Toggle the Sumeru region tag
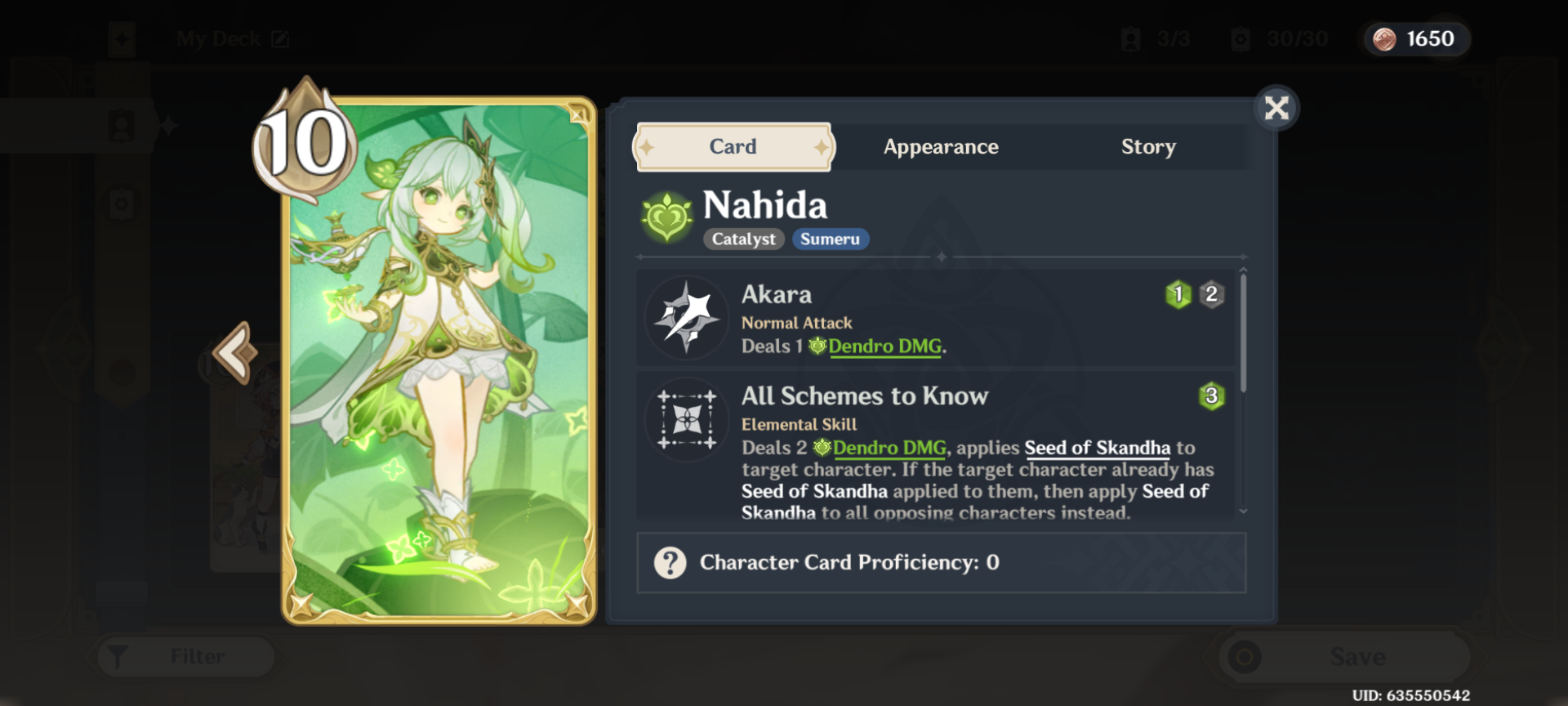1568x706 pixels. click(830, 239)
